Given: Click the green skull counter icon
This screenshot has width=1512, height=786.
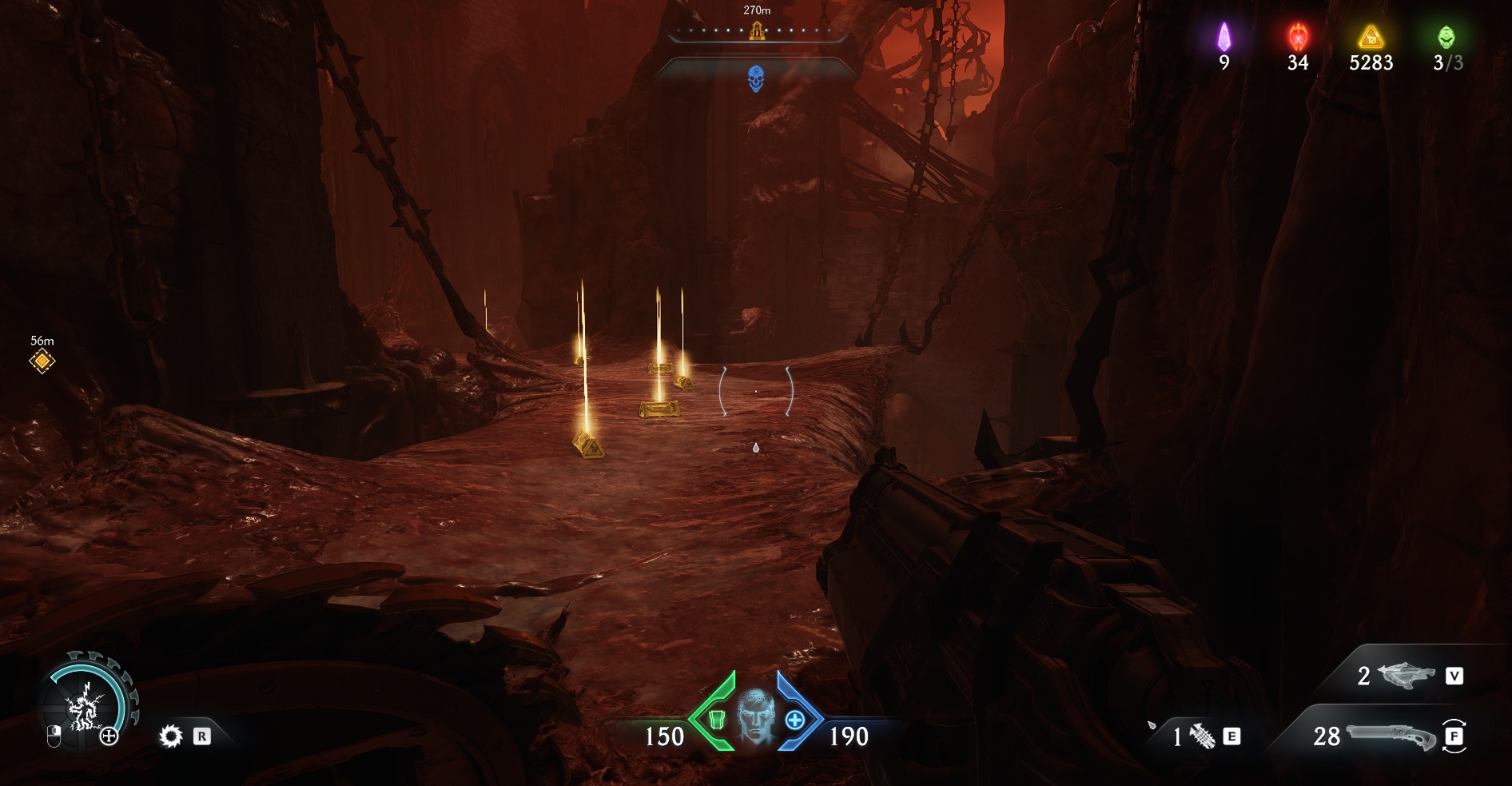Looking at the screenshot, I should (1446, 37).
